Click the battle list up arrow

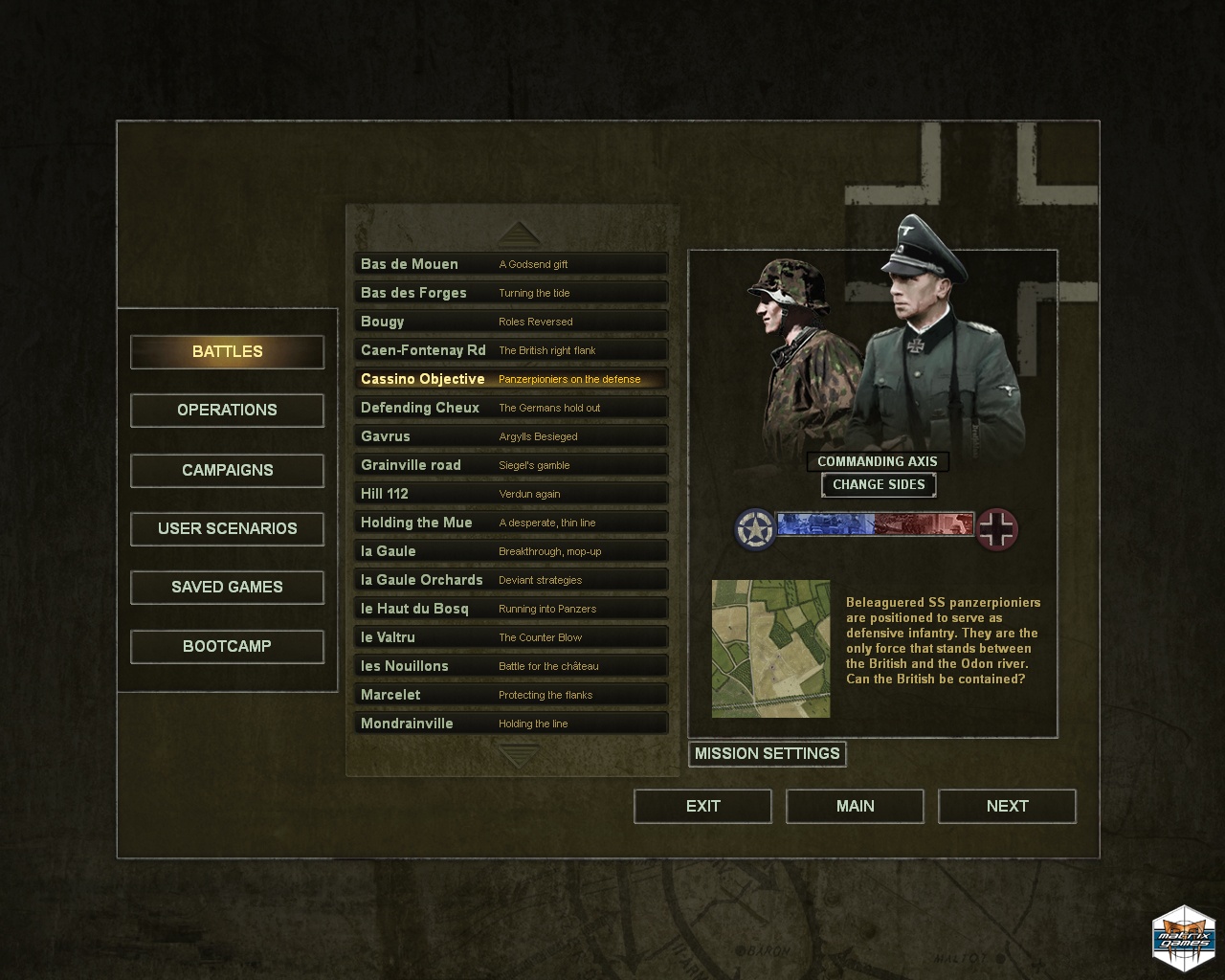pos(519,234)
